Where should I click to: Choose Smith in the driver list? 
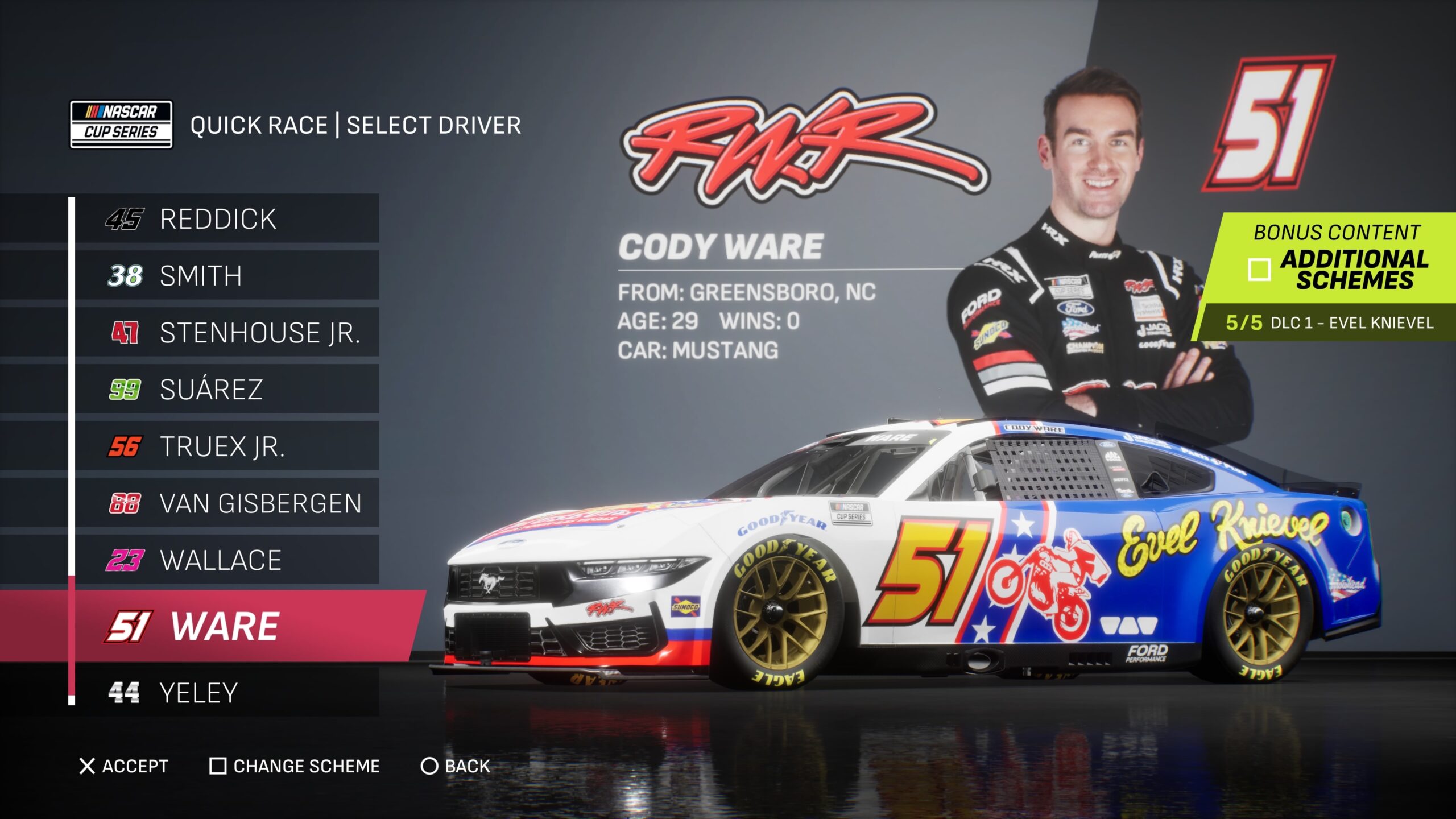[201, 276]
